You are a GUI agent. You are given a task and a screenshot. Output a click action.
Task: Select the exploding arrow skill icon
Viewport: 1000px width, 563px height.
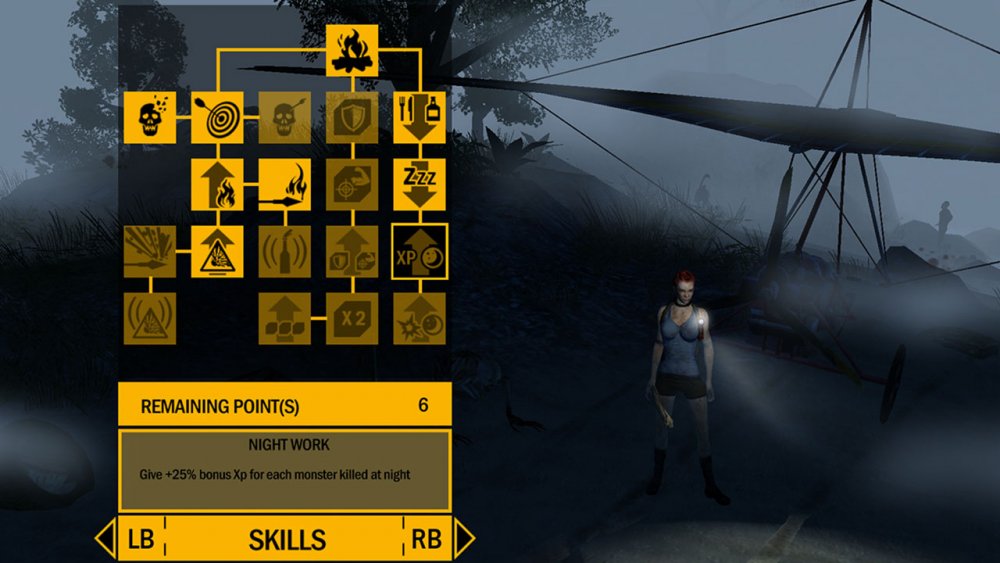(150, 251)
